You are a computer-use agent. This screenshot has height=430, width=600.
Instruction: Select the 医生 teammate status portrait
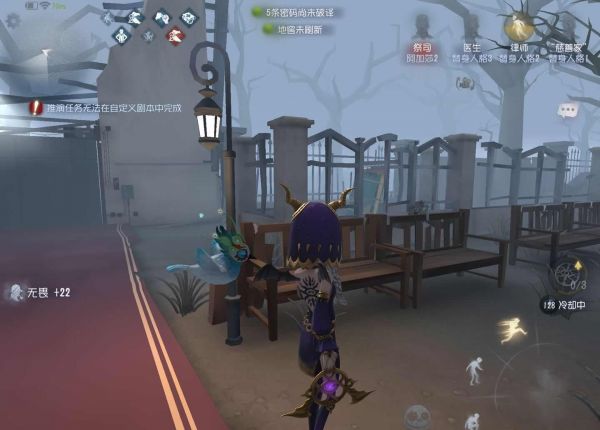click(x=470, y=42)
